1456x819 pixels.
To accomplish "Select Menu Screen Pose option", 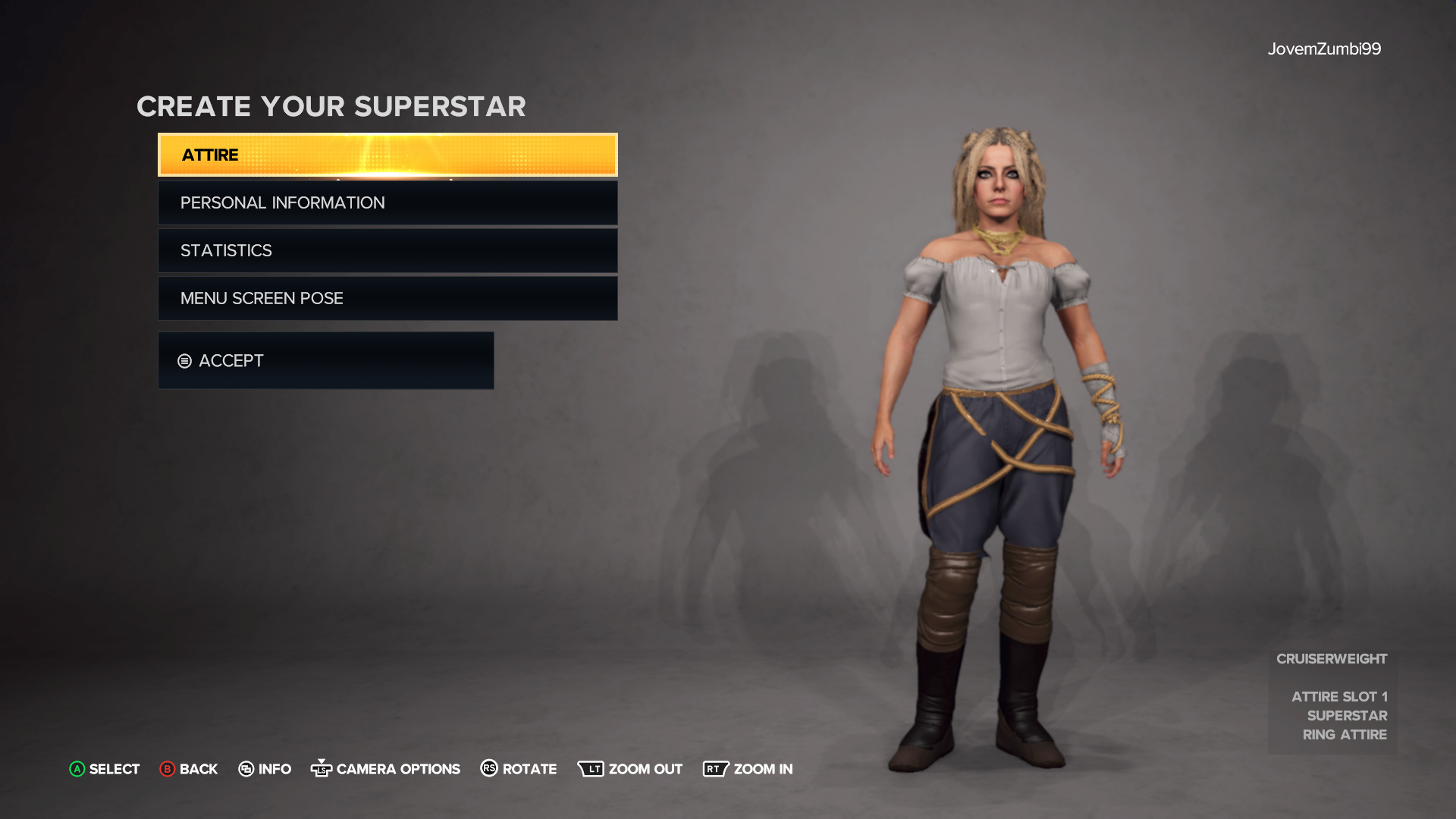I will point(387,298).
